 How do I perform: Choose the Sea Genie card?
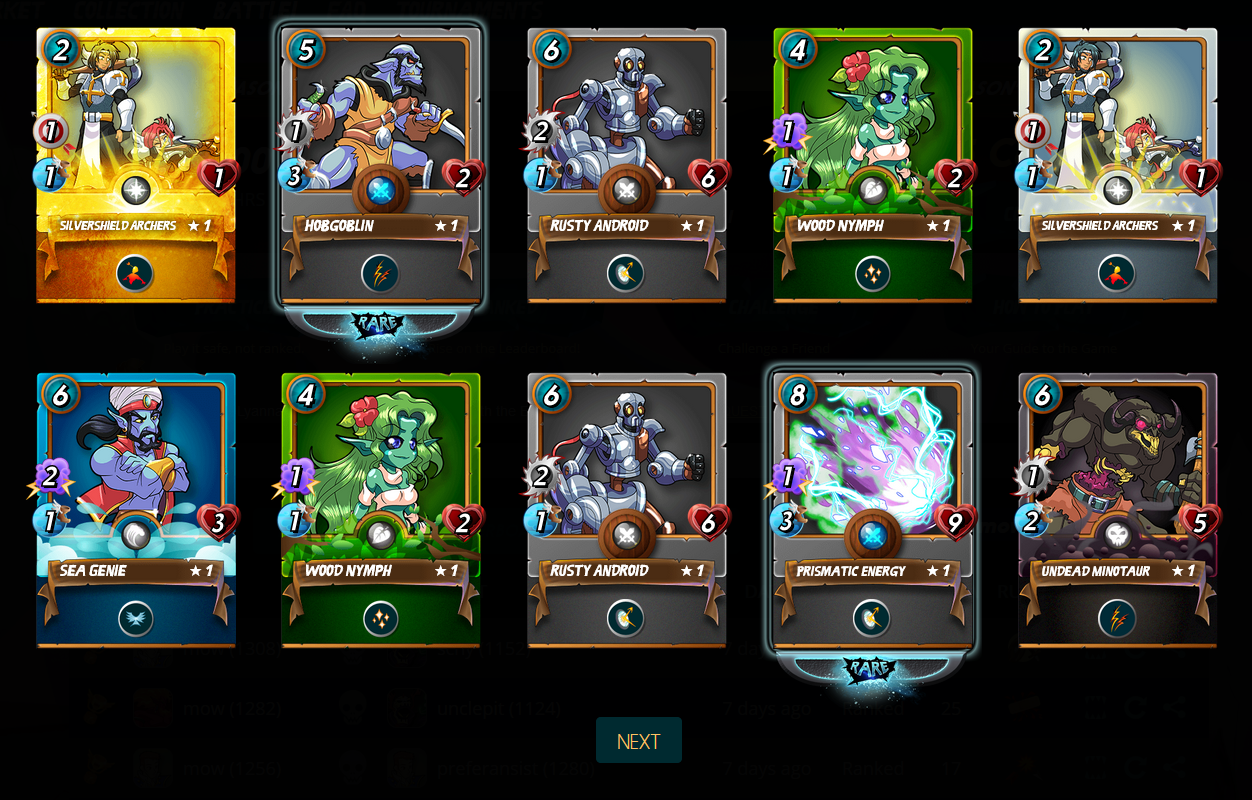point(136,510)
